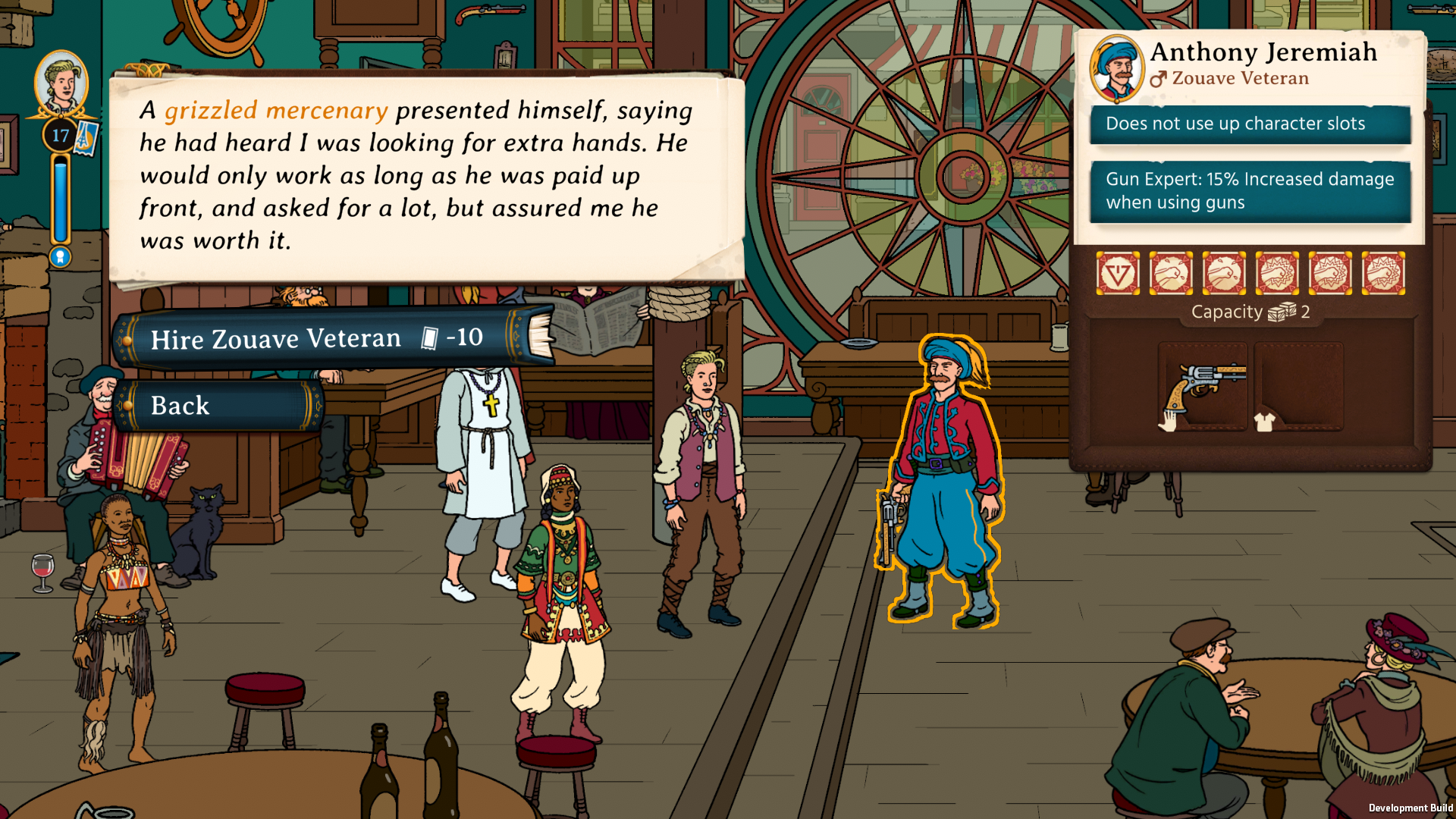Select the Anthony Jeremiah portrait
The height and width of the screenshot is (819, 1456).
(x=1116, y=67)
